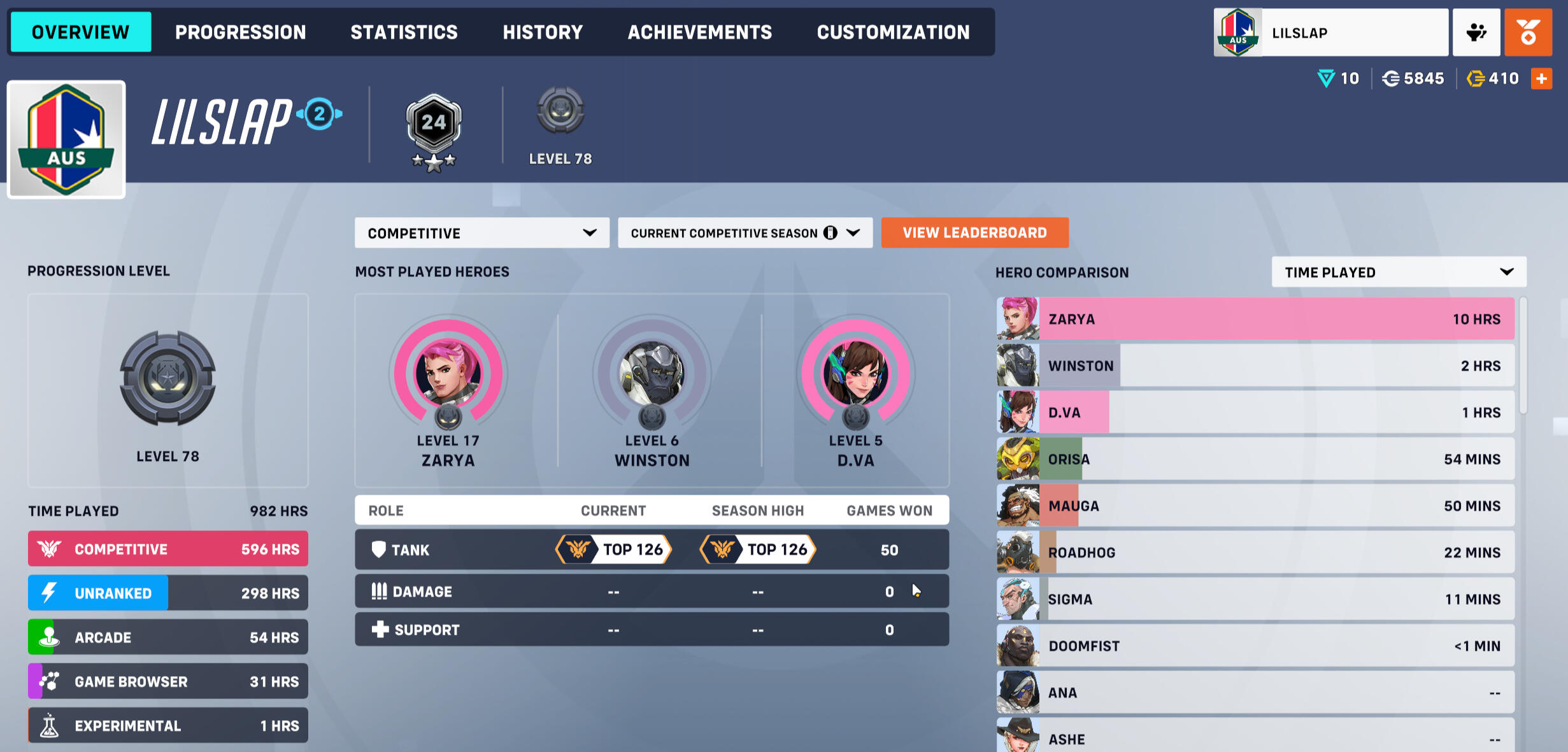Show the Achievements tab
1568x752 pixels.
[699, 32]
